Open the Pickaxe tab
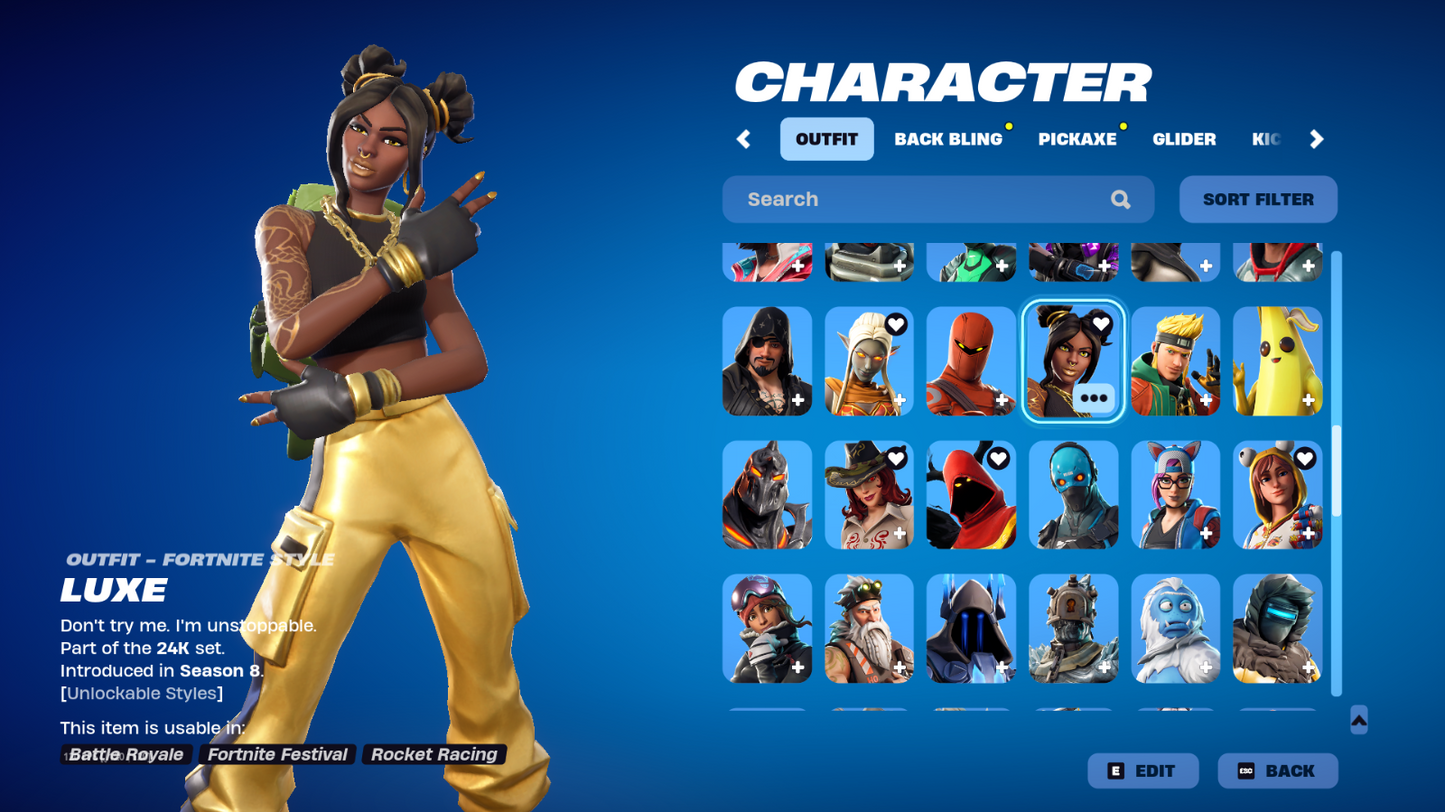This screenshot has width=1445, height=812. point(1077,139)
